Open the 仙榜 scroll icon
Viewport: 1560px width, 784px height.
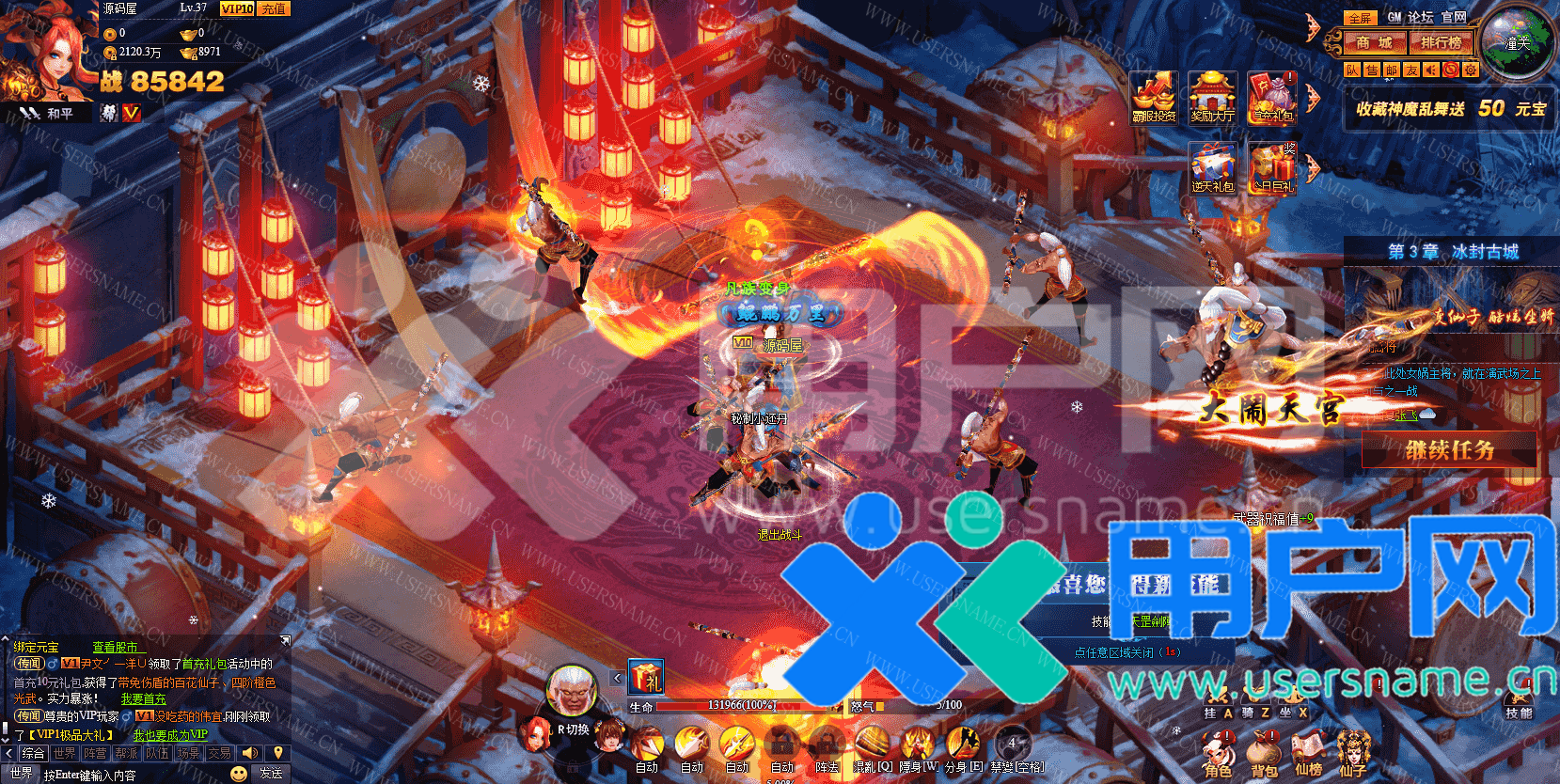point(1309,755)
